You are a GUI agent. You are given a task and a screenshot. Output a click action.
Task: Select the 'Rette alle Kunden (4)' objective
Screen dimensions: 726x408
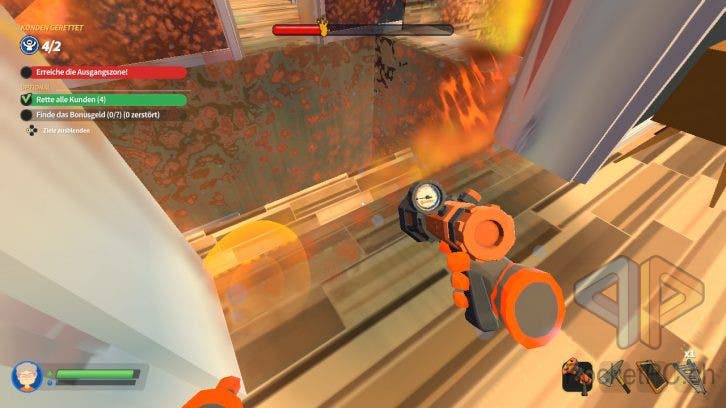click(102, 99)
